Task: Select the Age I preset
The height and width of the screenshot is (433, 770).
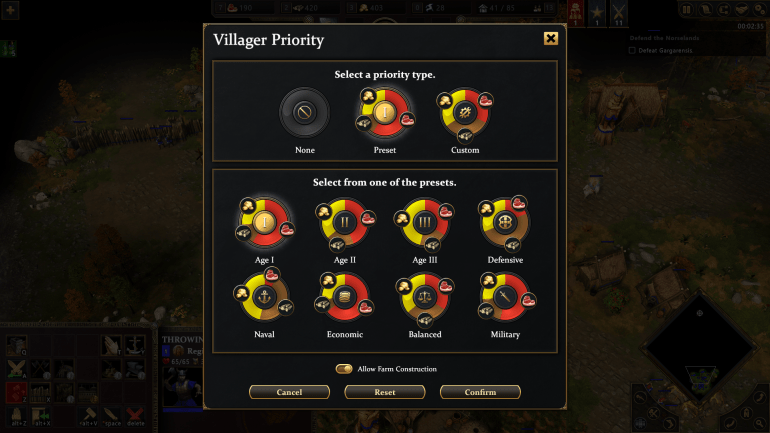Action: click(x=265, y=222)
